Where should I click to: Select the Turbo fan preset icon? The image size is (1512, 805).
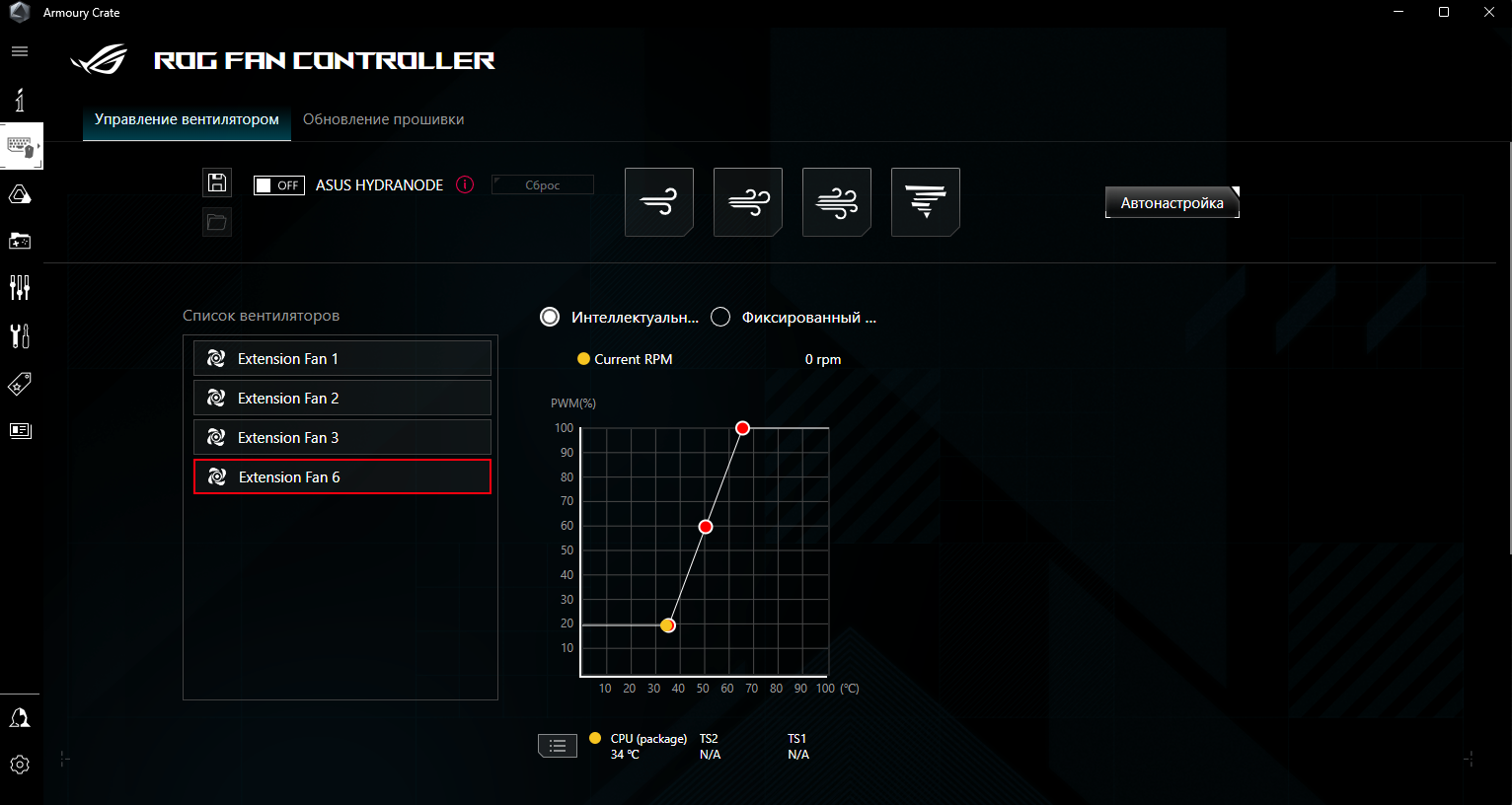836,201
